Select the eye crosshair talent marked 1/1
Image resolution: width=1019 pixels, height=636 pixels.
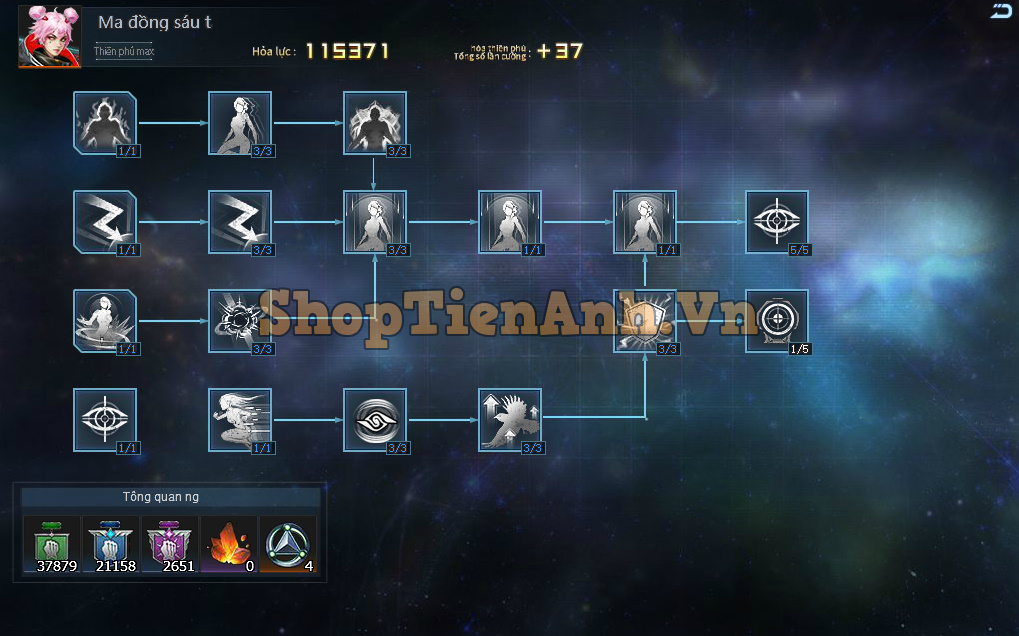click(105, 420)
